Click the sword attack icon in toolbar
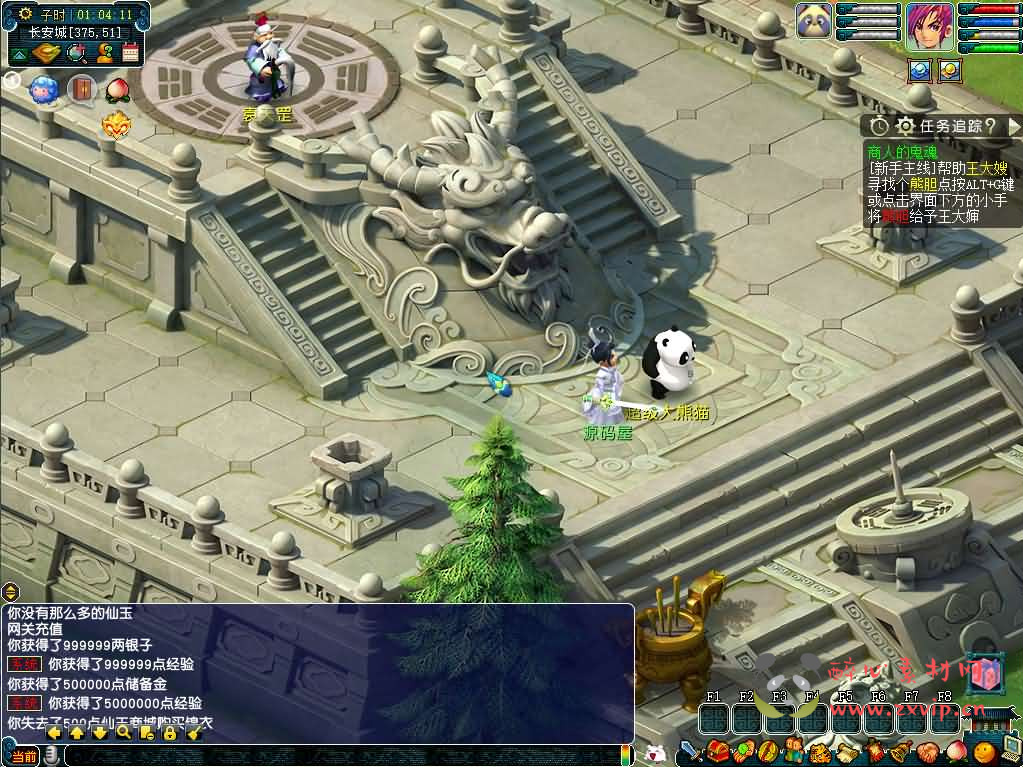 coord(689,750)
